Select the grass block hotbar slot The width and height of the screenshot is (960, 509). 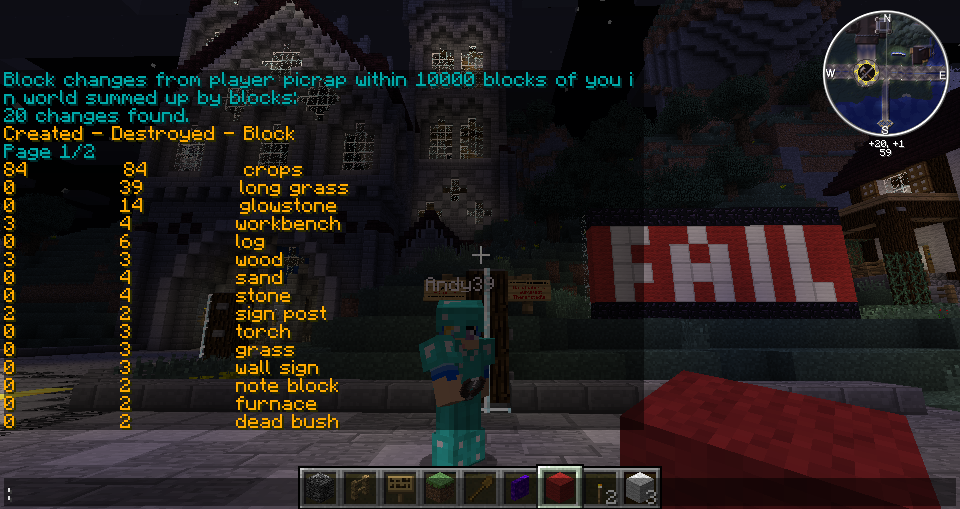coord(439,488)
